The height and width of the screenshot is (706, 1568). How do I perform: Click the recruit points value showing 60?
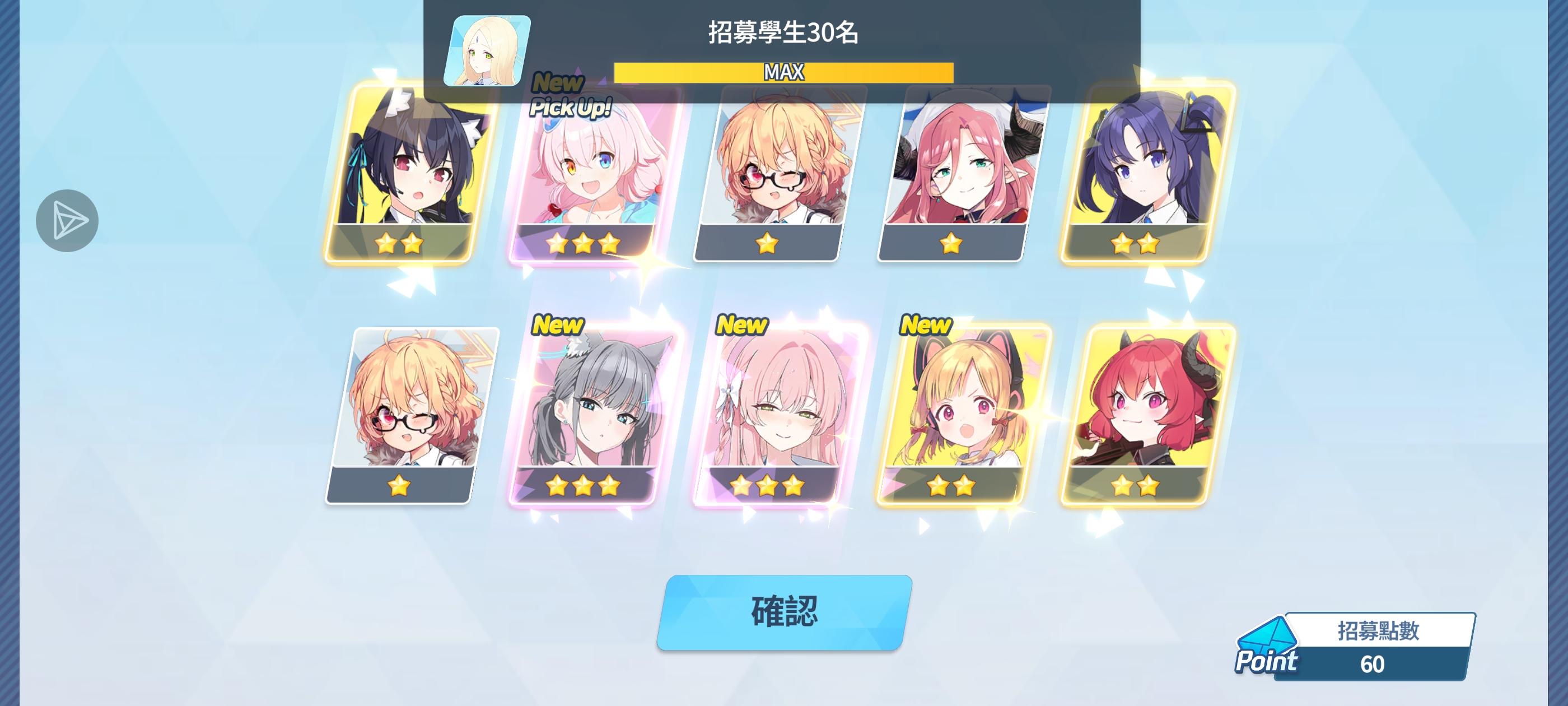[1374, 668]
